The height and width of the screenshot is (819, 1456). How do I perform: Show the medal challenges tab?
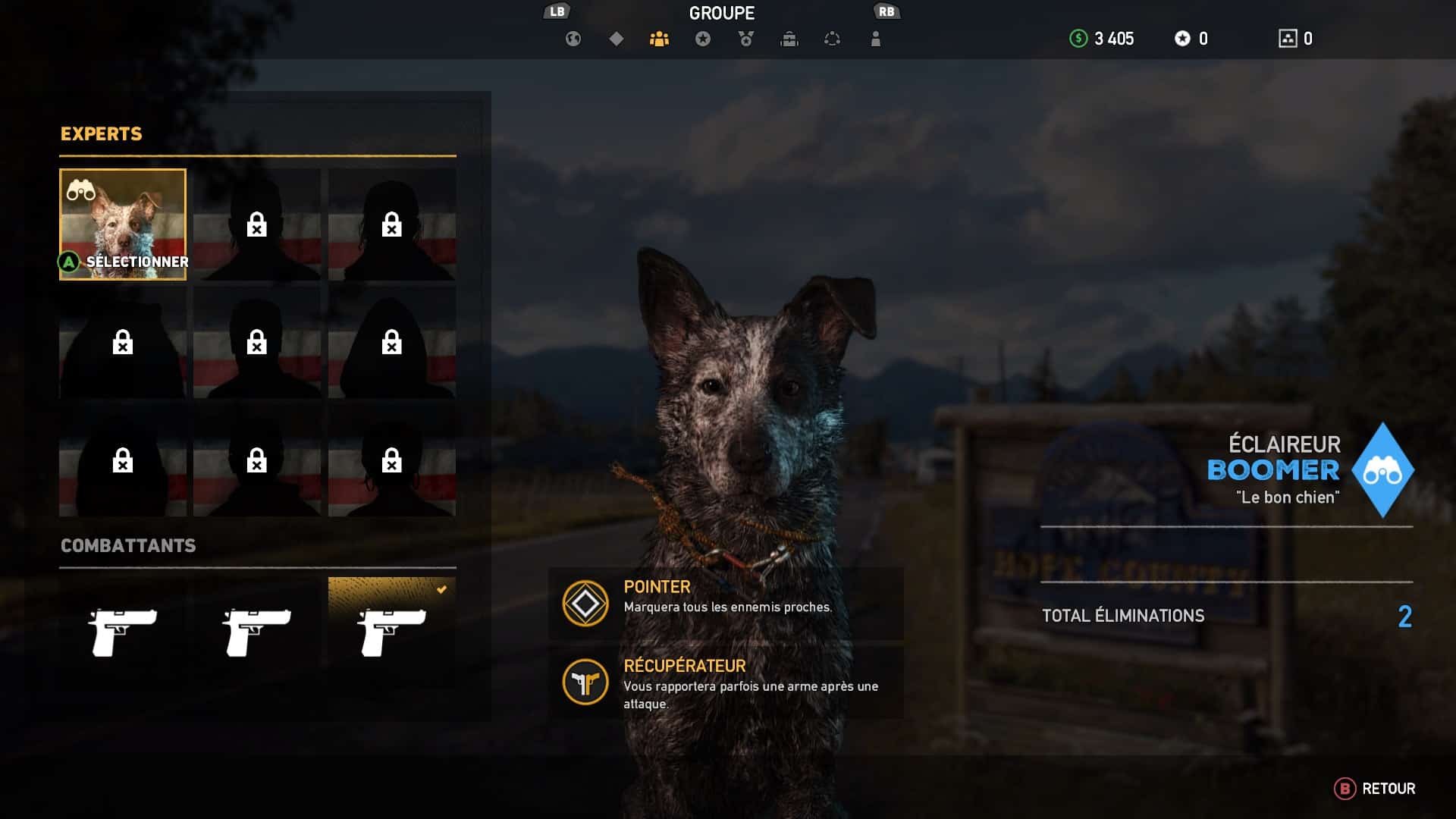(x=746, y=39)
